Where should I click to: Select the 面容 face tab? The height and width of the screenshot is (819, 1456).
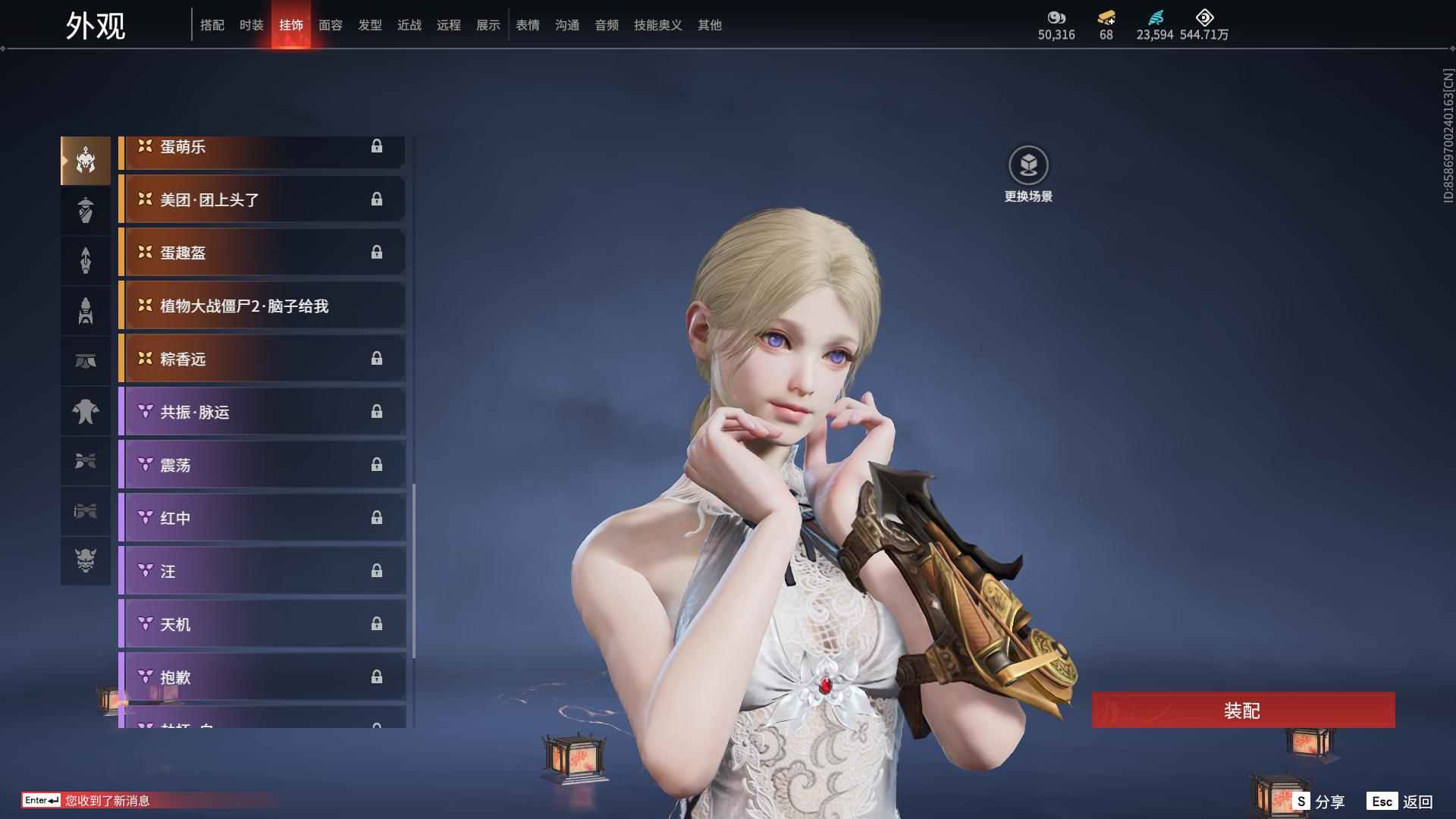(x=330, y=25)
